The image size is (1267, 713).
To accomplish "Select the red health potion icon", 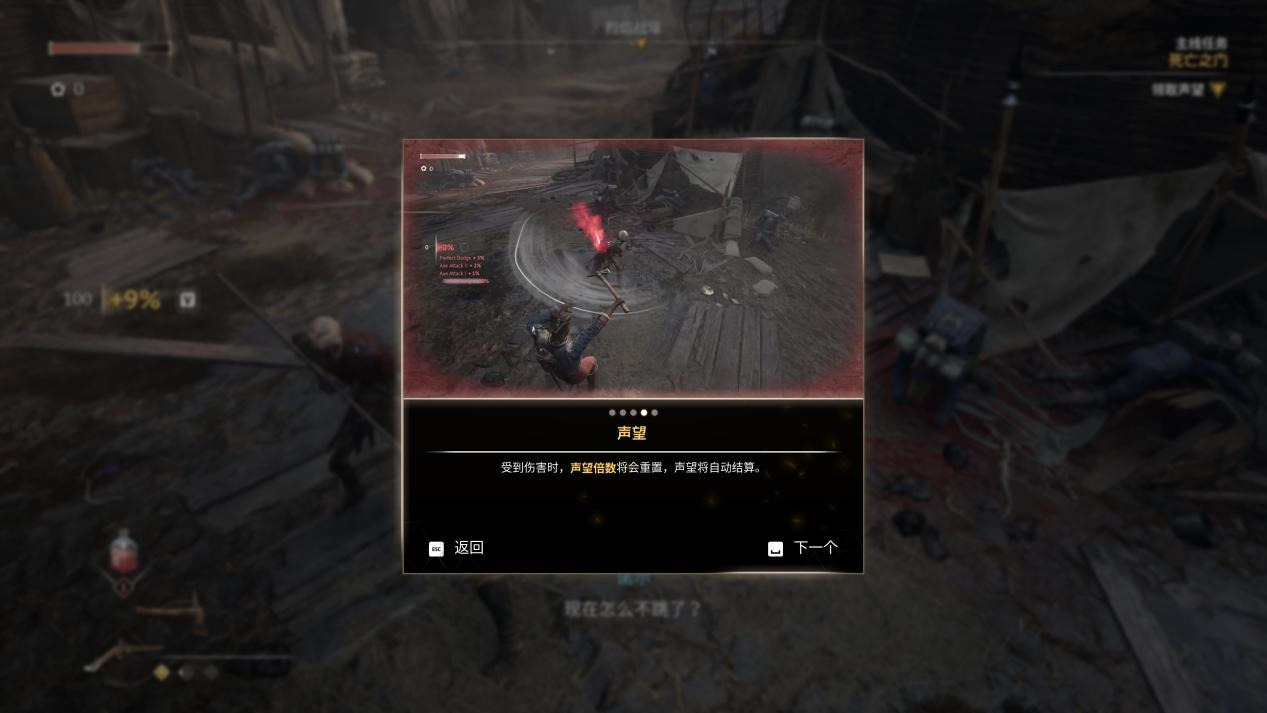I will [x=123, y=552].
